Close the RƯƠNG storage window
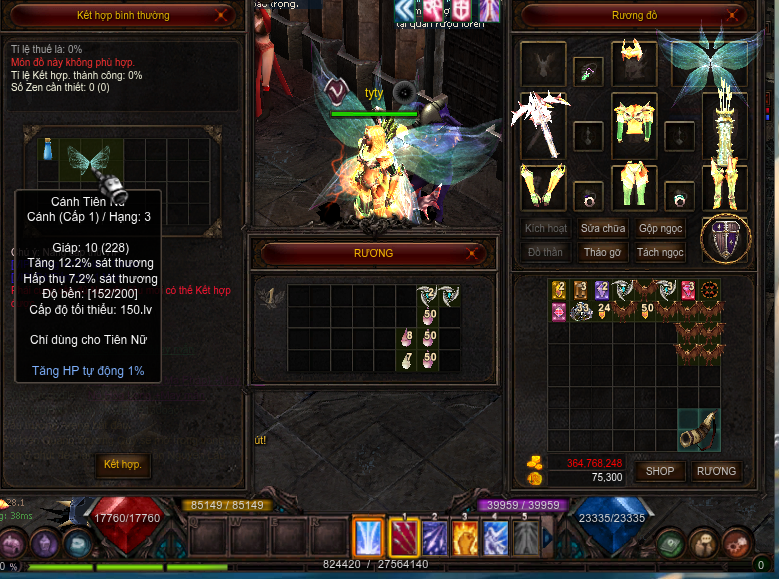Screen dimensions: 779x579 (x=479, y=254)
